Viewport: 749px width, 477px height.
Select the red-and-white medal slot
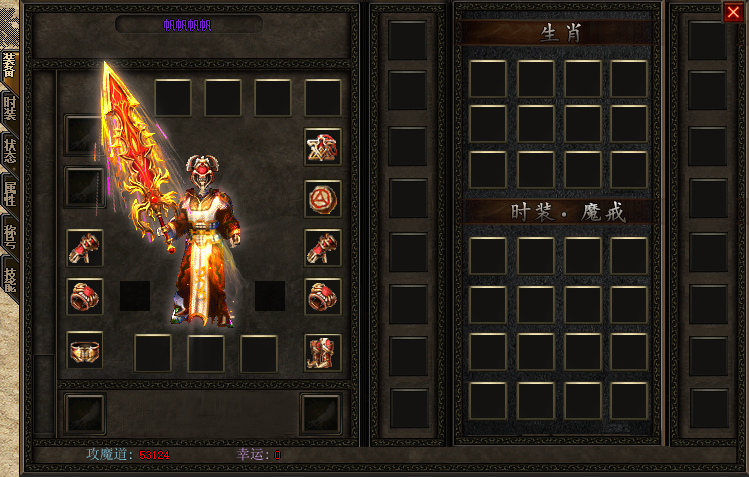point(322,147)
